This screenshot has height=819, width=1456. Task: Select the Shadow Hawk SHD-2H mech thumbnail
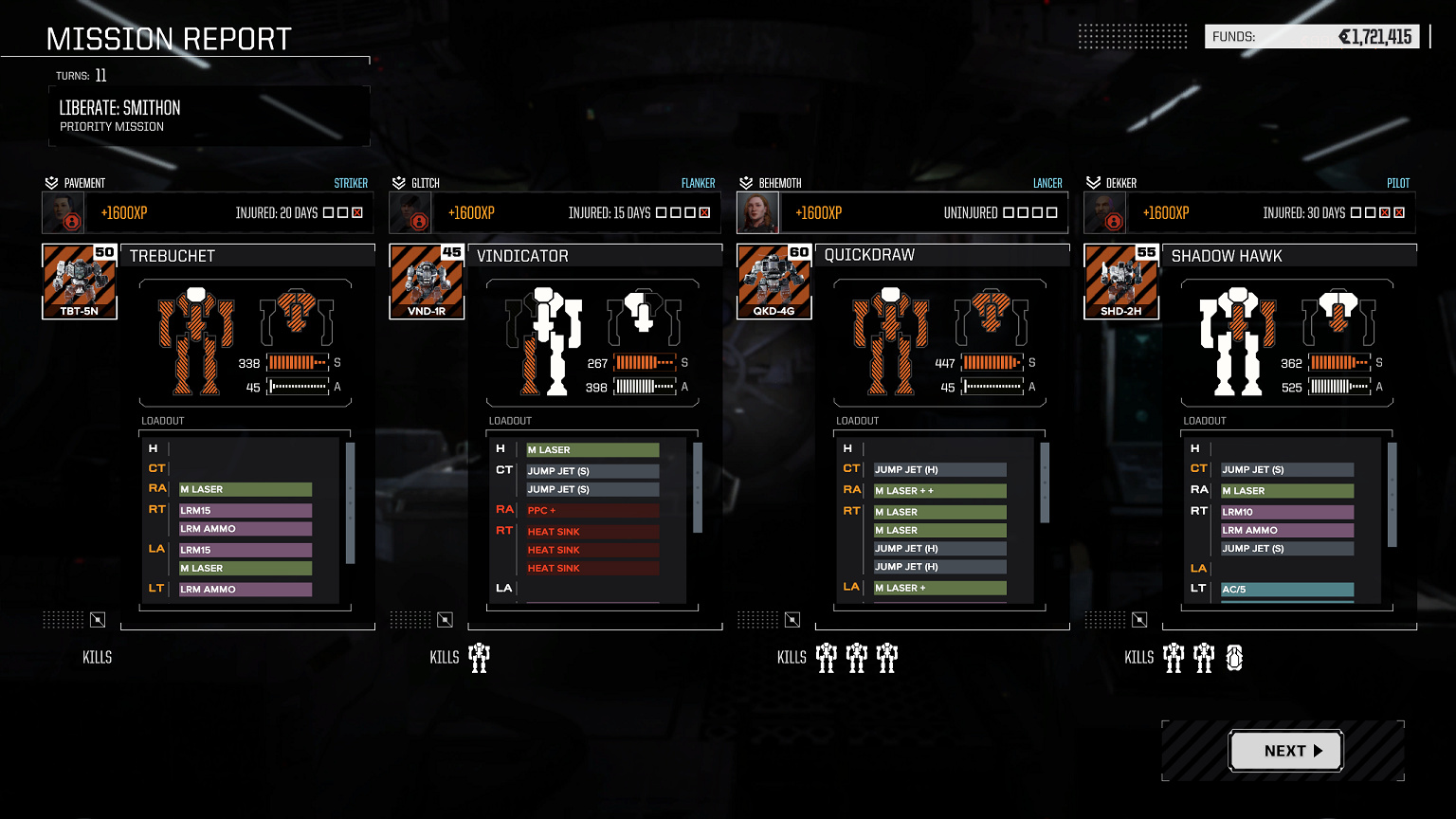1121,281
